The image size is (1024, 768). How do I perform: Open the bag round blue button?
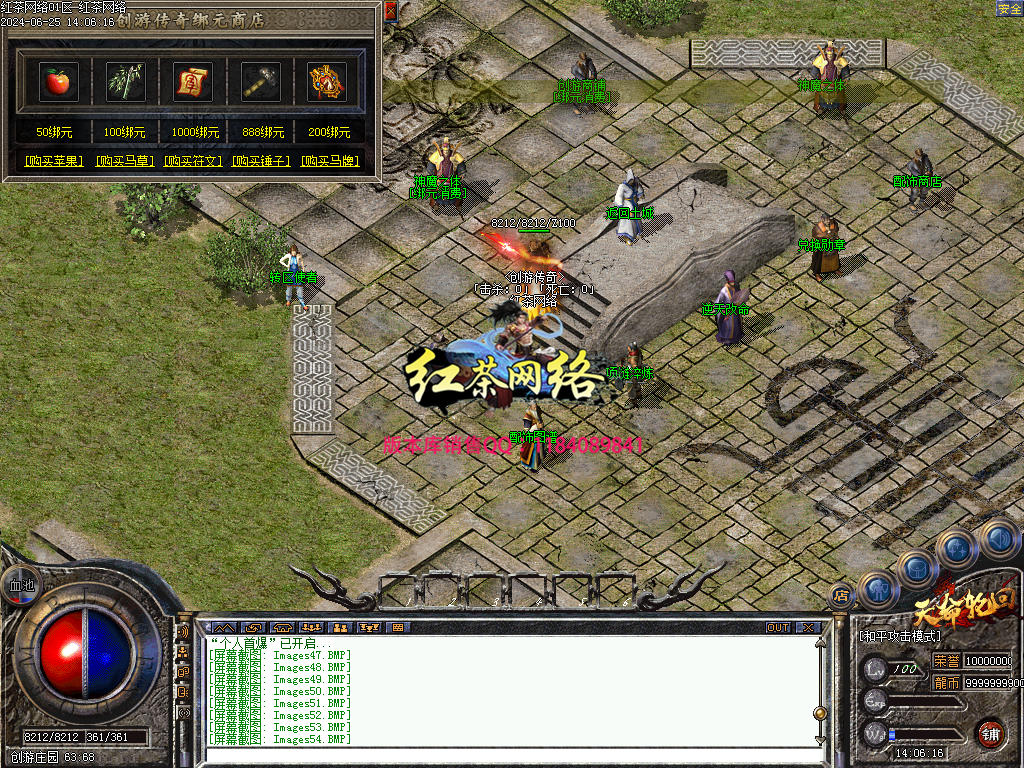[916, 568]
